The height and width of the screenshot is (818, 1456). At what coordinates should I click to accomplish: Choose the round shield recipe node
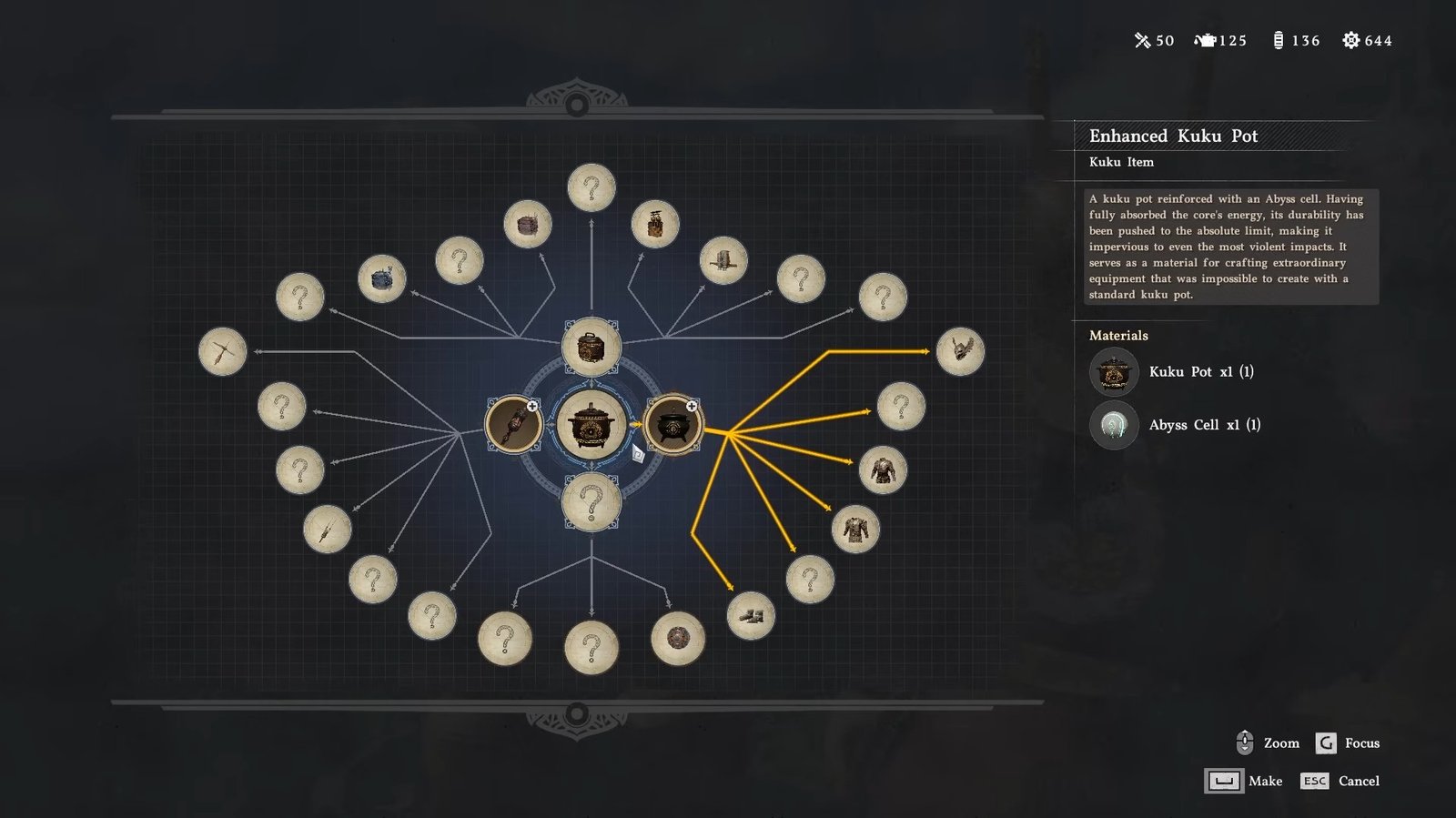678,638
